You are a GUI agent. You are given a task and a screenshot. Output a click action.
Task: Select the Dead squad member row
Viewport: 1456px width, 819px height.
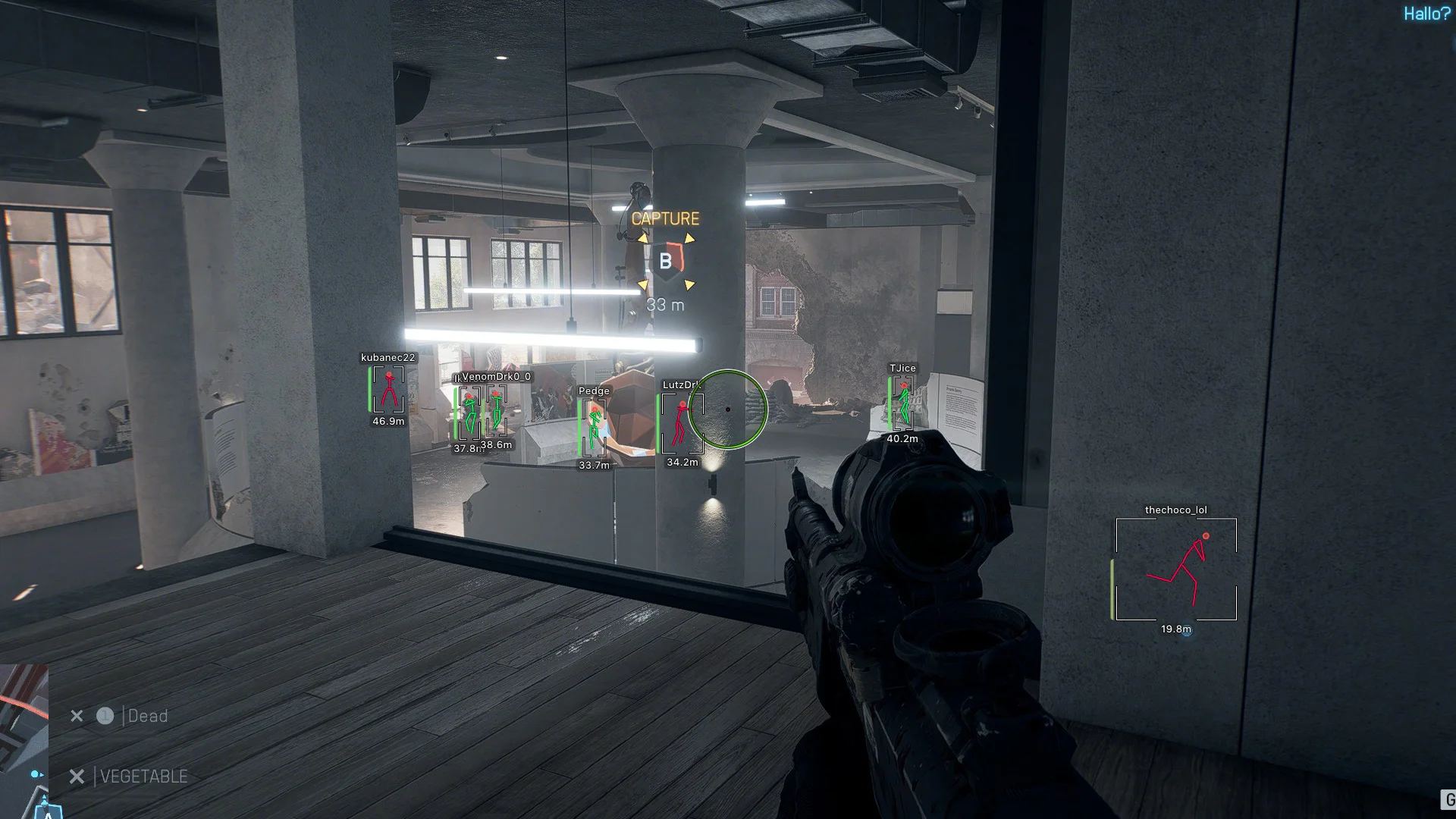point(147,716)
